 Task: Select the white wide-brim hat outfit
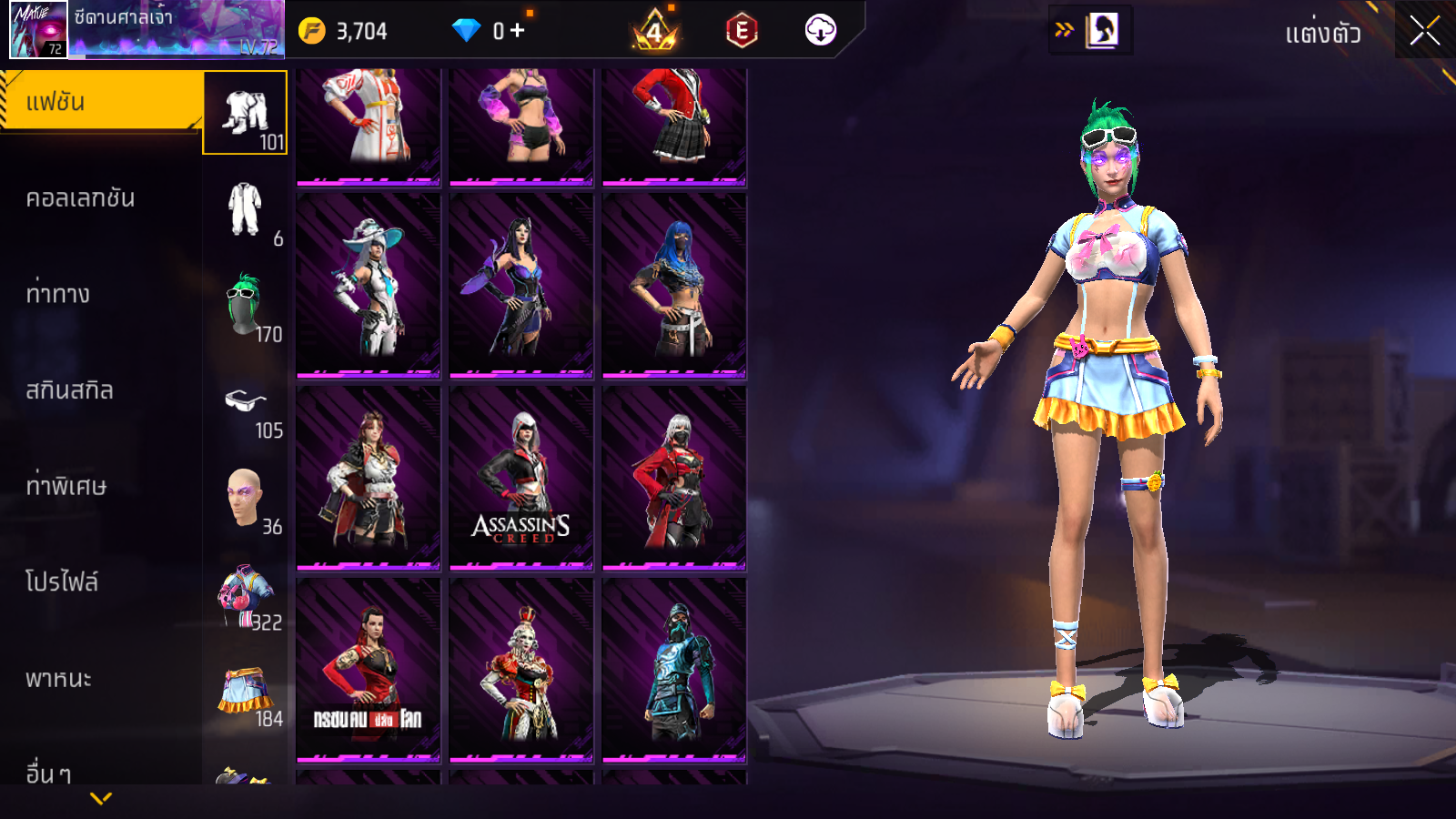(369, 285)
